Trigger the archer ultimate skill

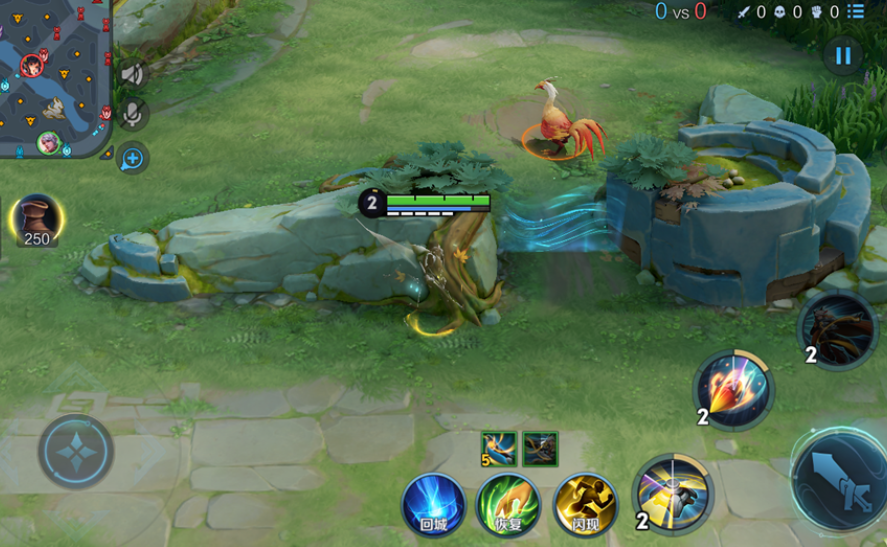click(x=838, y=331)
